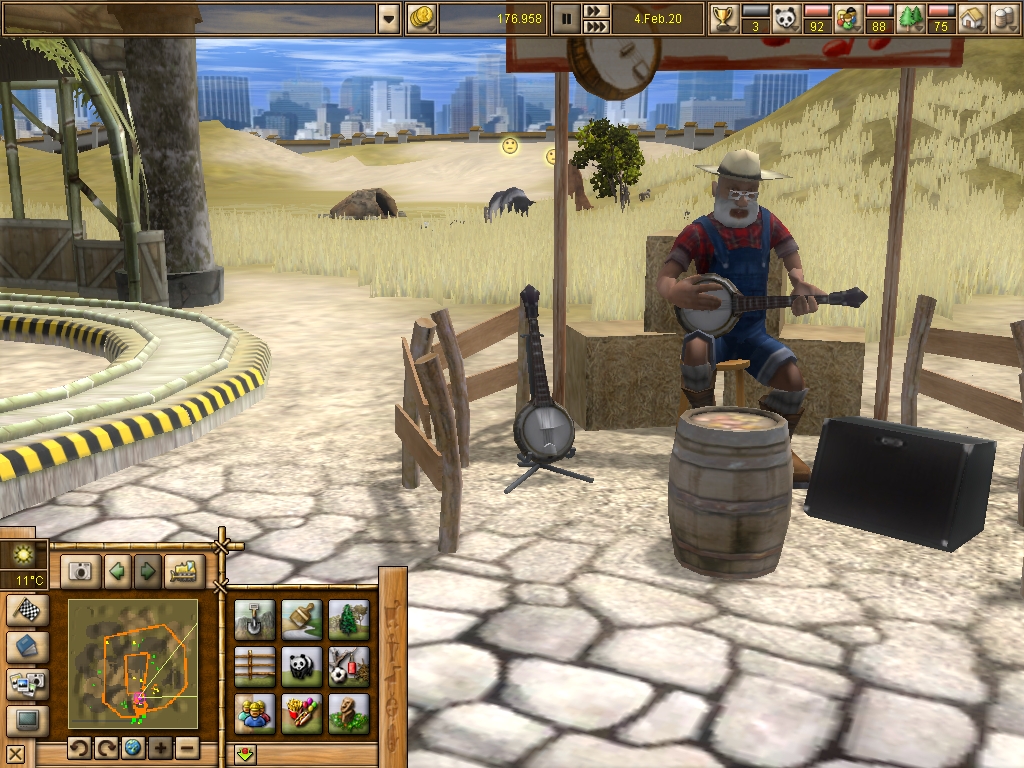Zoom in the minimap with plus button
Image resolution: width=1024 pixels, height=768 pixels.
coord(160,748)
